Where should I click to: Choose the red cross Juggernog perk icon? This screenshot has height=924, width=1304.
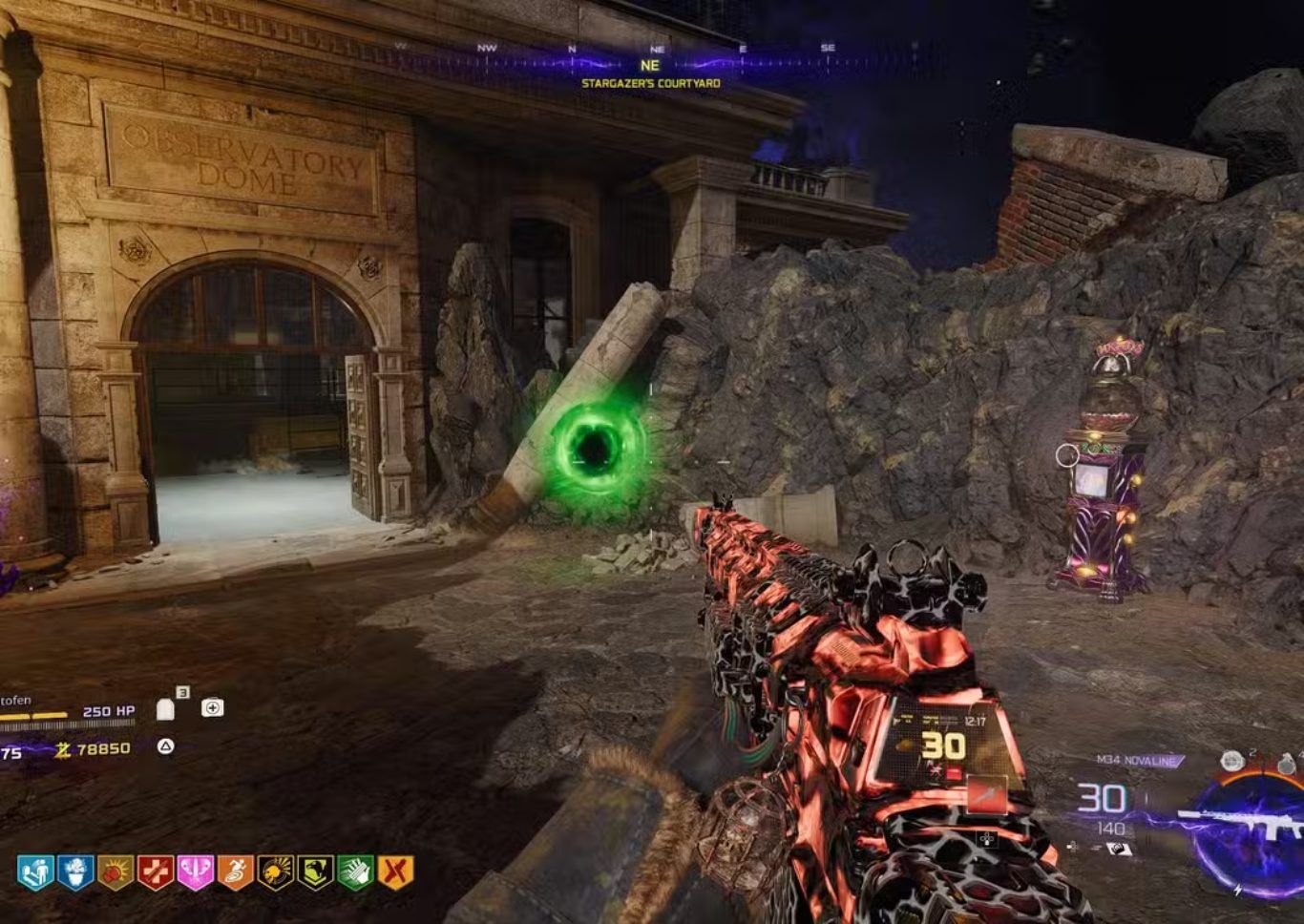(x=156, y=872)
